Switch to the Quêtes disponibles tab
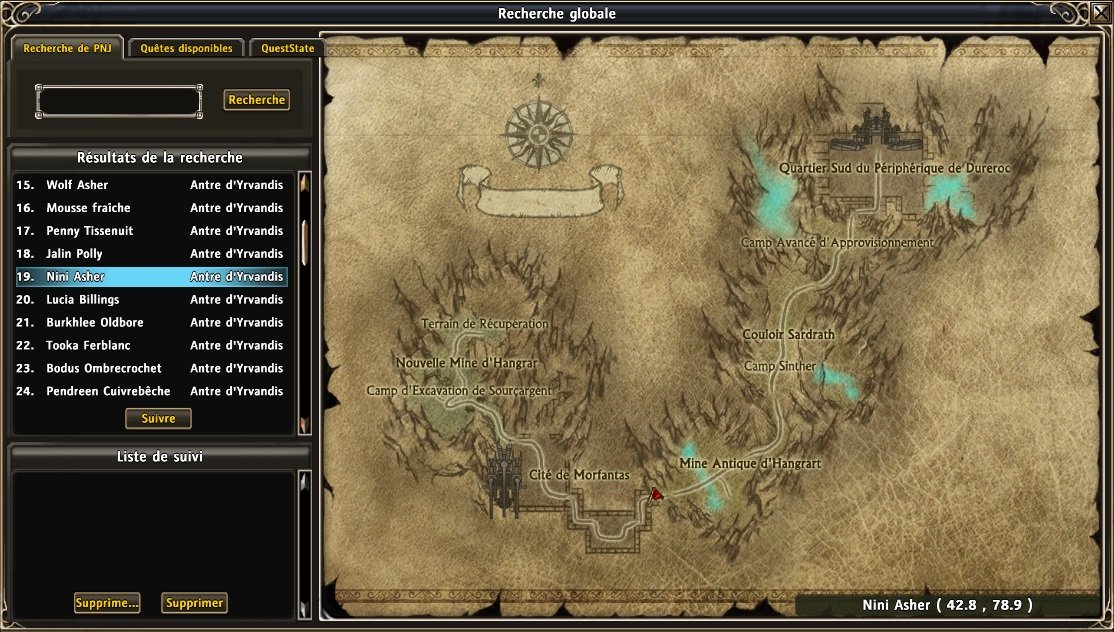 pos(186,48)
